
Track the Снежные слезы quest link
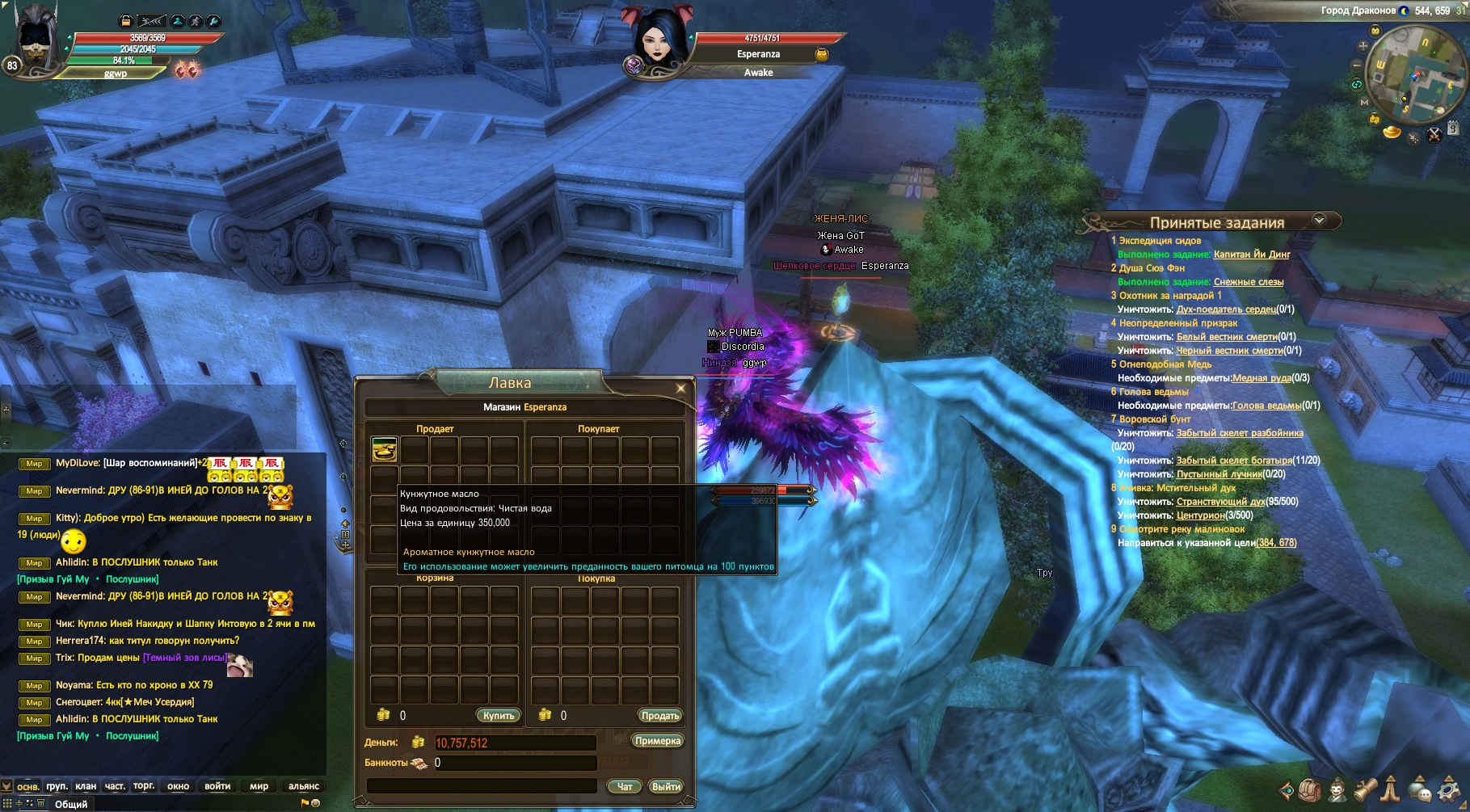click(1248, 282)
